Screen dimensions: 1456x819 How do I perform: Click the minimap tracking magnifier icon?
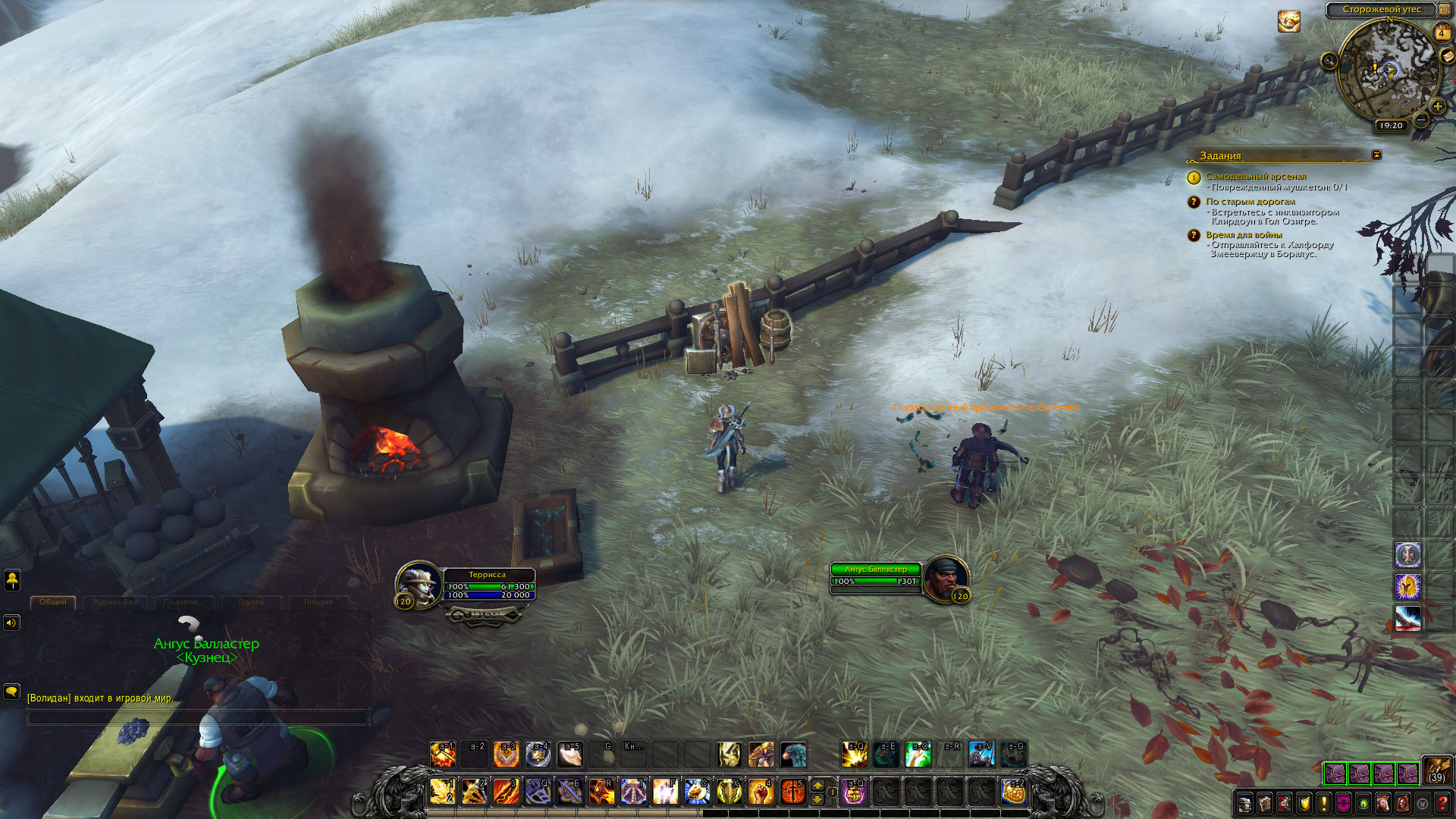[1329, 61]
